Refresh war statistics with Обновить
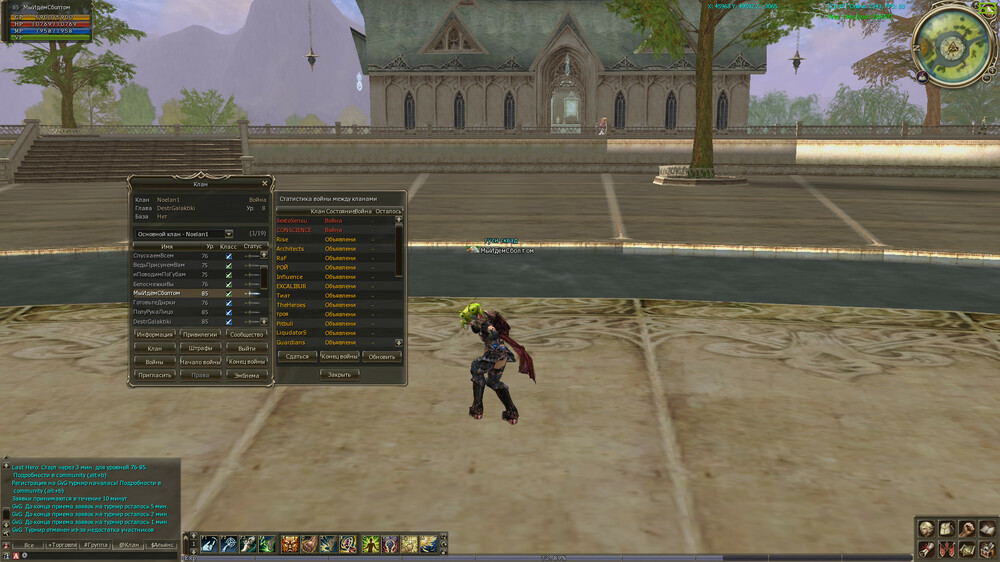 [x=381, y=356]
